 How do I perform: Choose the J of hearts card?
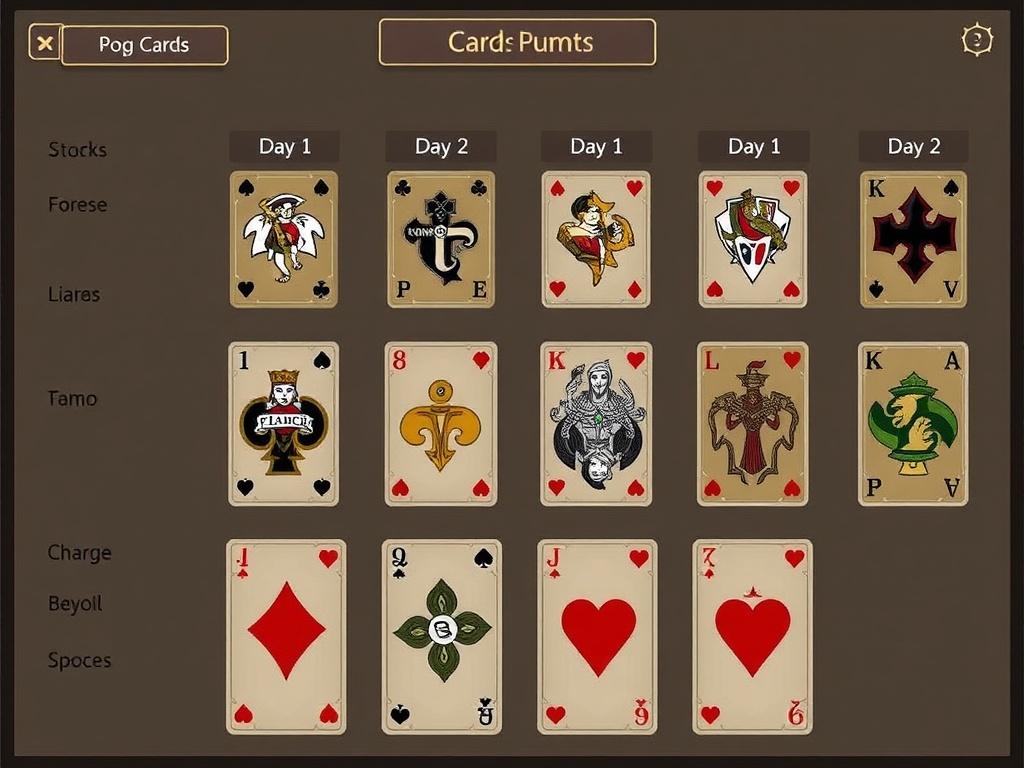click(597, 637)
